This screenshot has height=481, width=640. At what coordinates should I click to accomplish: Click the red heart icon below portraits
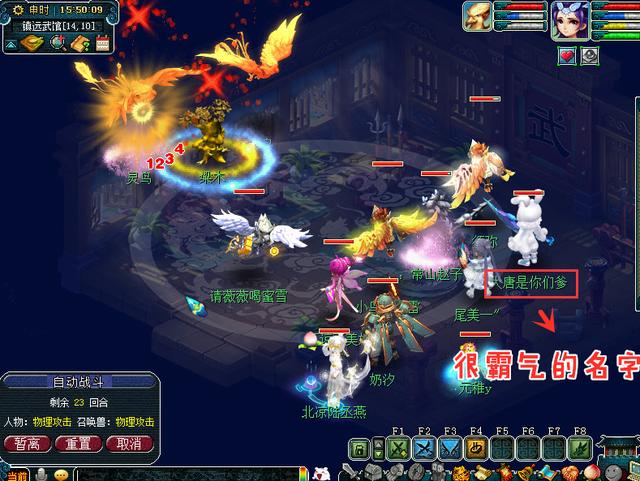[567, 56]
